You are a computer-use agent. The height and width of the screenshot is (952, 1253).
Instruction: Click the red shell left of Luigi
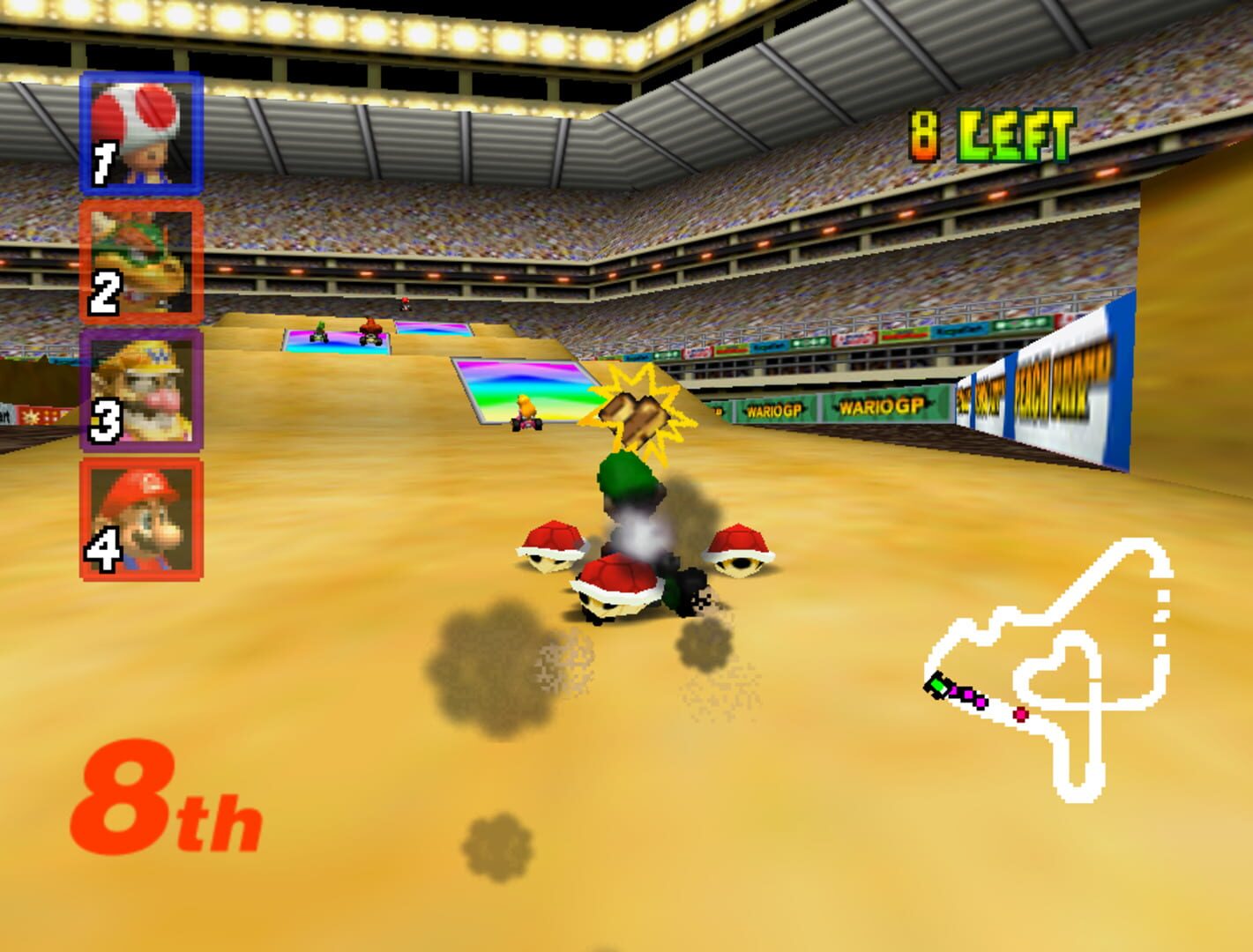pos(553,545)
